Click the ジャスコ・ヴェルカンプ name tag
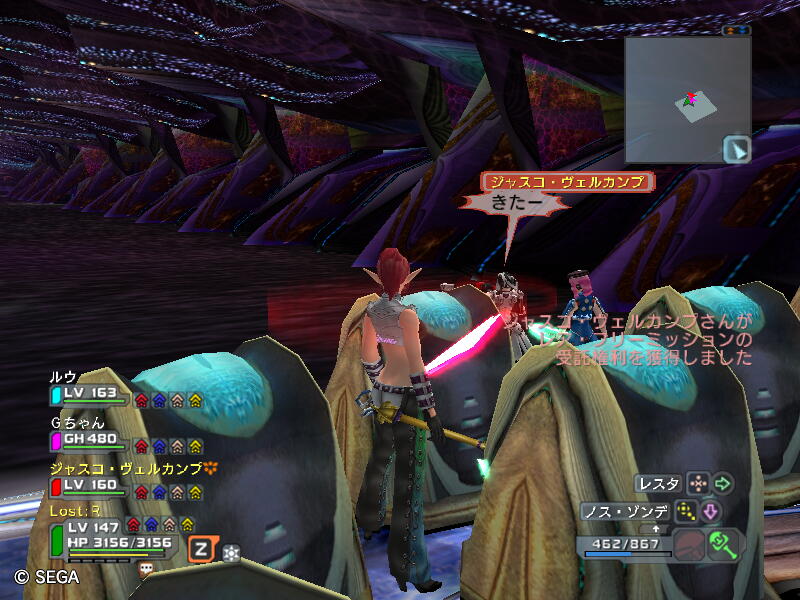The height and width of the screenshot is (600, 800). point(567,182)
